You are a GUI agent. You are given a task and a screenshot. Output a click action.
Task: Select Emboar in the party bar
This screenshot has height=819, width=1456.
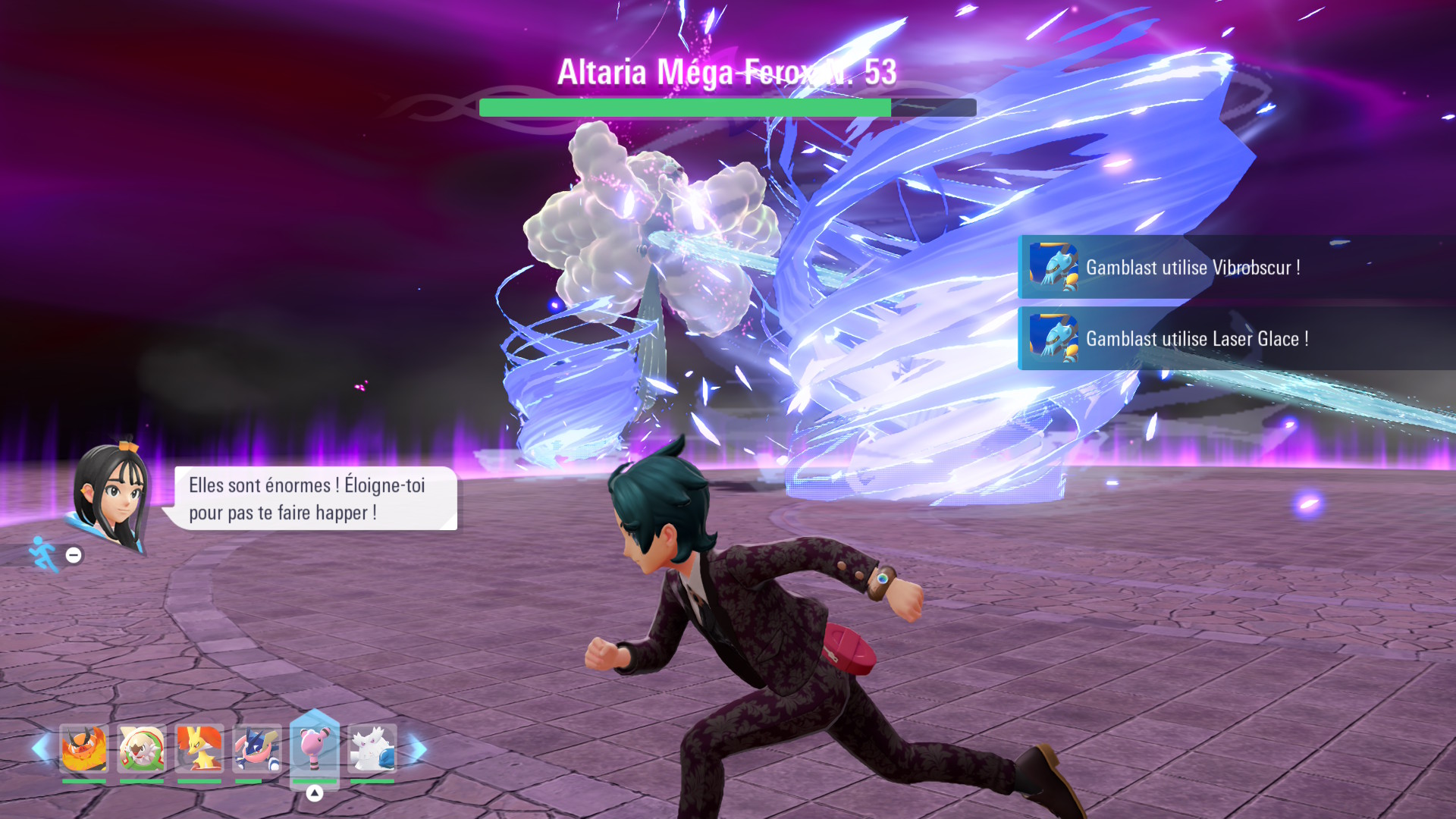pyautogui.click(x=84, y=749)
